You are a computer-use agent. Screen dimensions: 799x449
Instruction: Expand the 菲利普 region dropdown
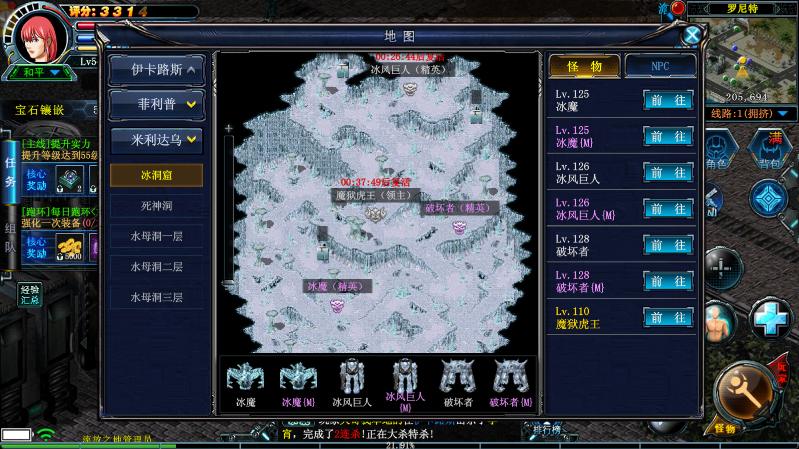coord(156,104)
